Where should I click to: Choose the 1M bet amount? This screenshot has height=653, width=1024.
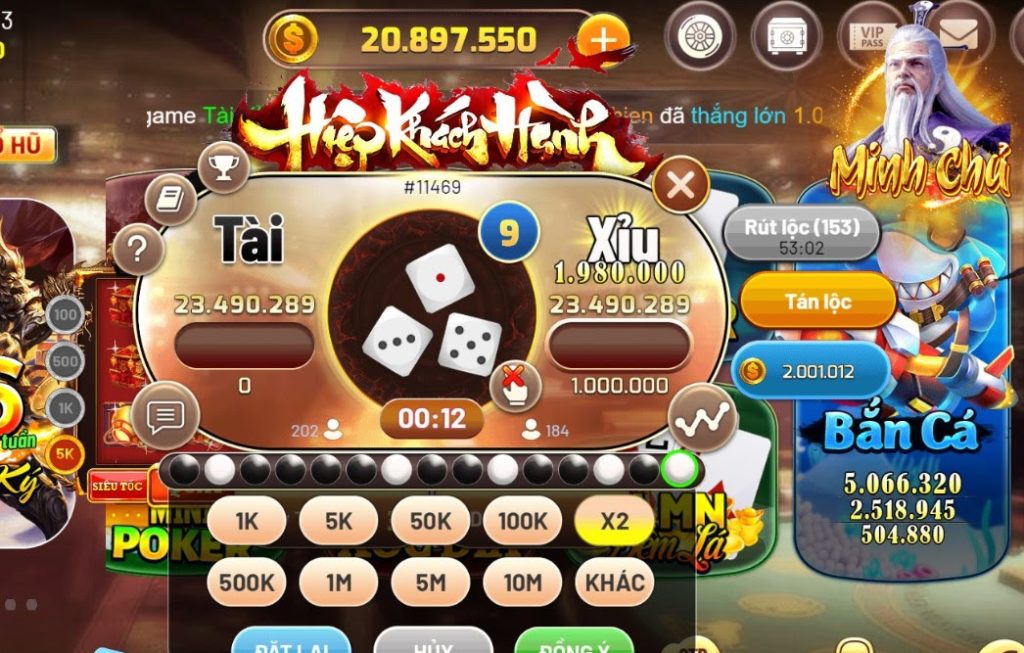click(338, 582)
